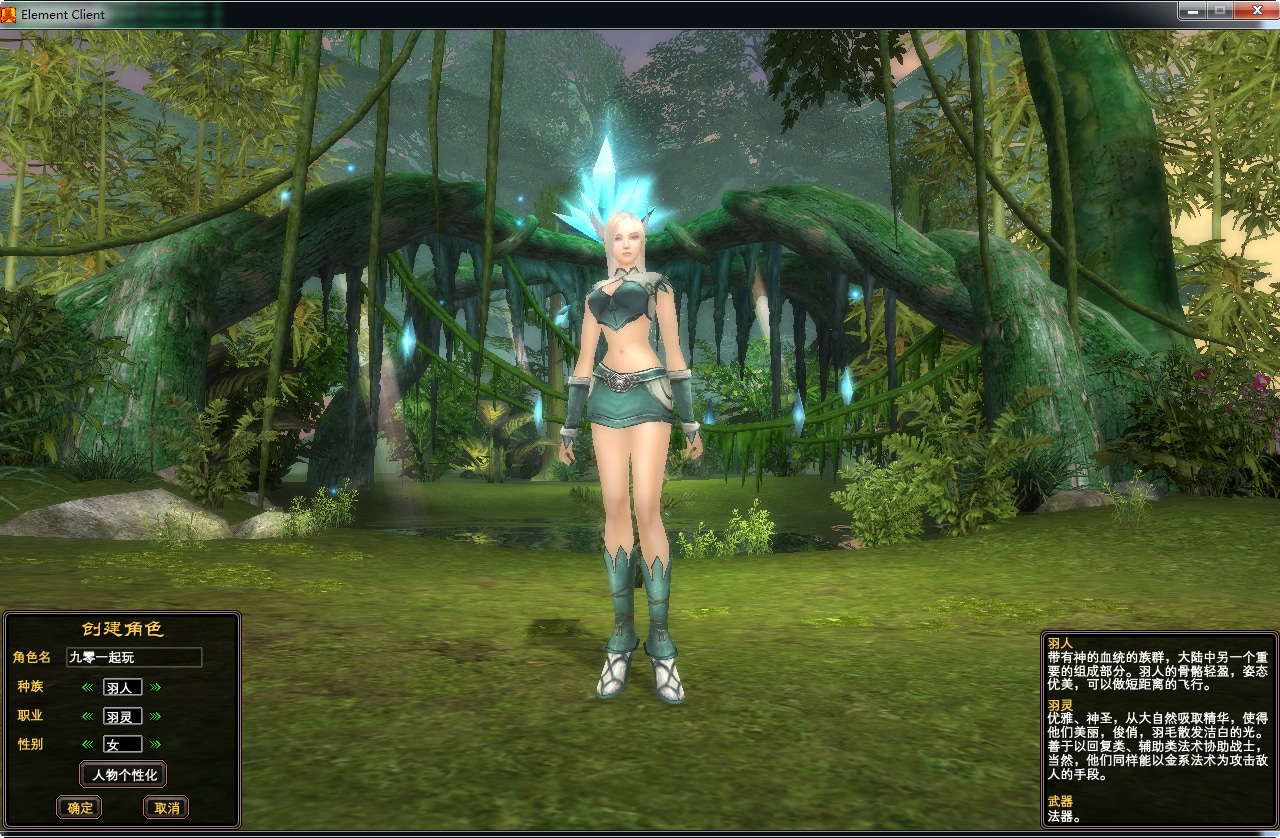Confirm character creation with 确定
Image resolution: width=1280 pixels, height=838 pixels.
tap(79, 808)
